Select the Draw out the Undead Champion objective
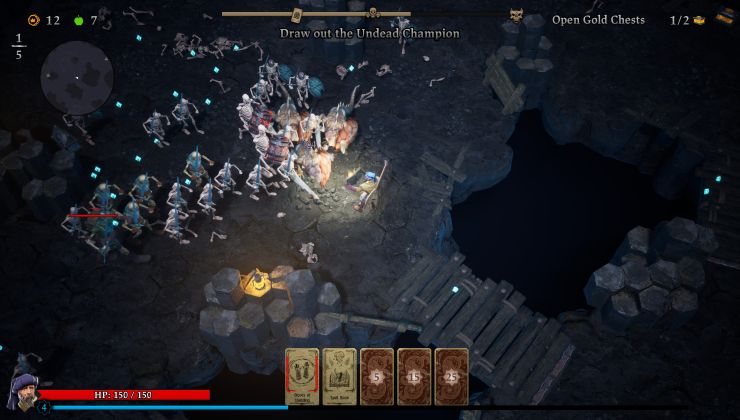This screenshot has width=740, height=420. pos(370,33)
